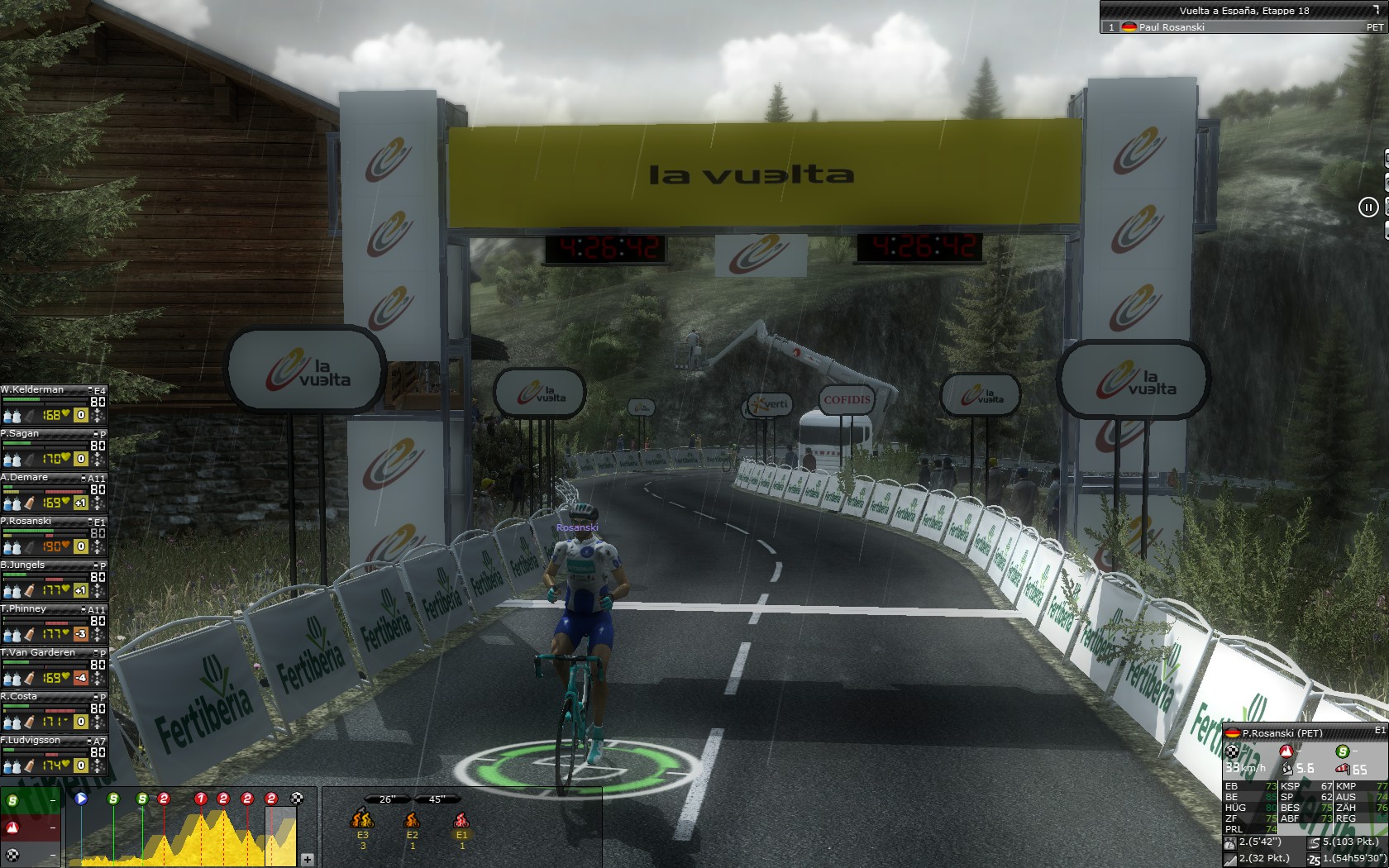The height and width of the screenshot is (868, 1389).
Task: Click the first-category climb marker on profile
Action: point(200,799)
